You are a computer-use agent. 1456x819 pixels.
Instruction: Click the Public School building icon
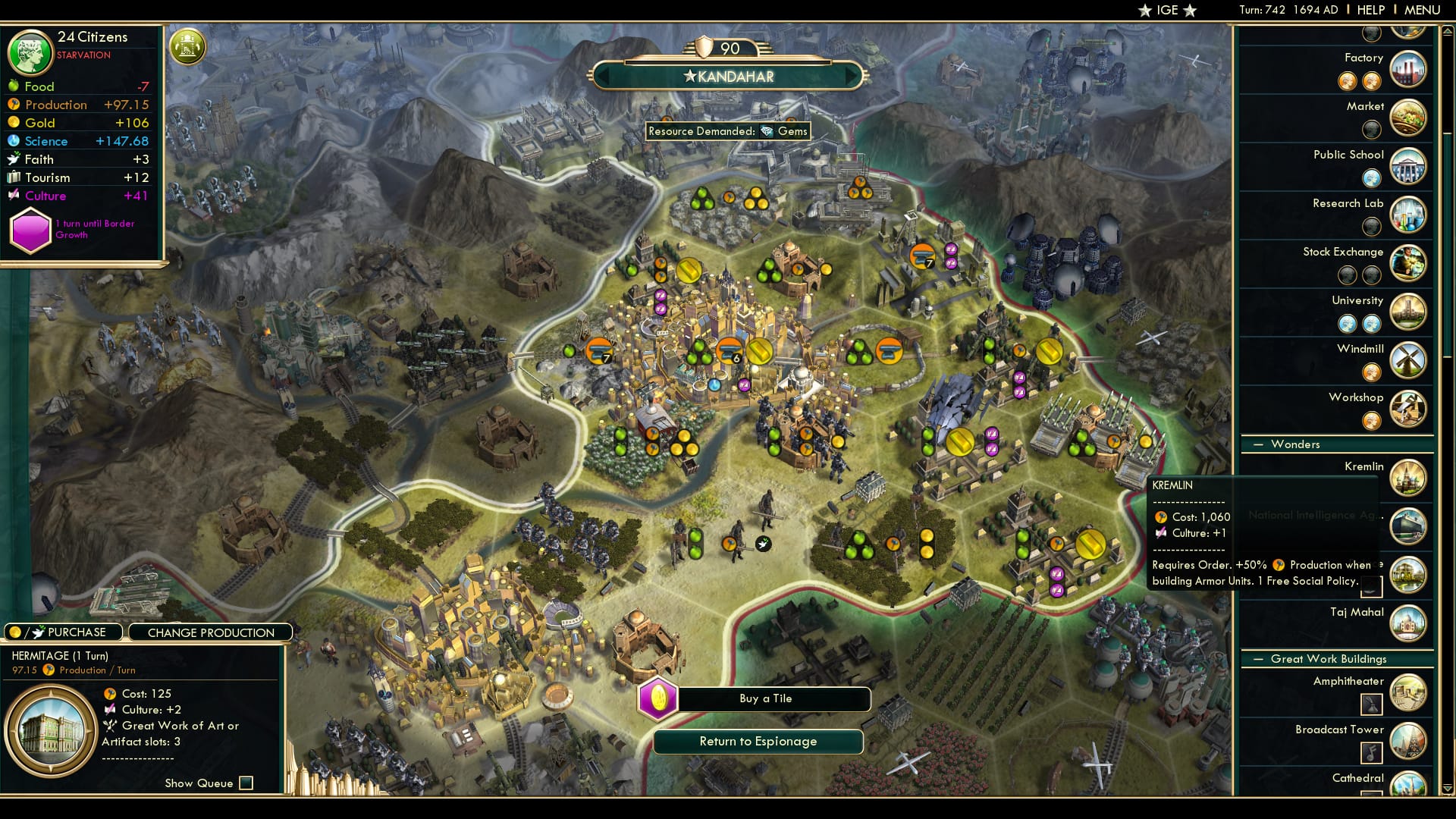(x=1409, y=165)
